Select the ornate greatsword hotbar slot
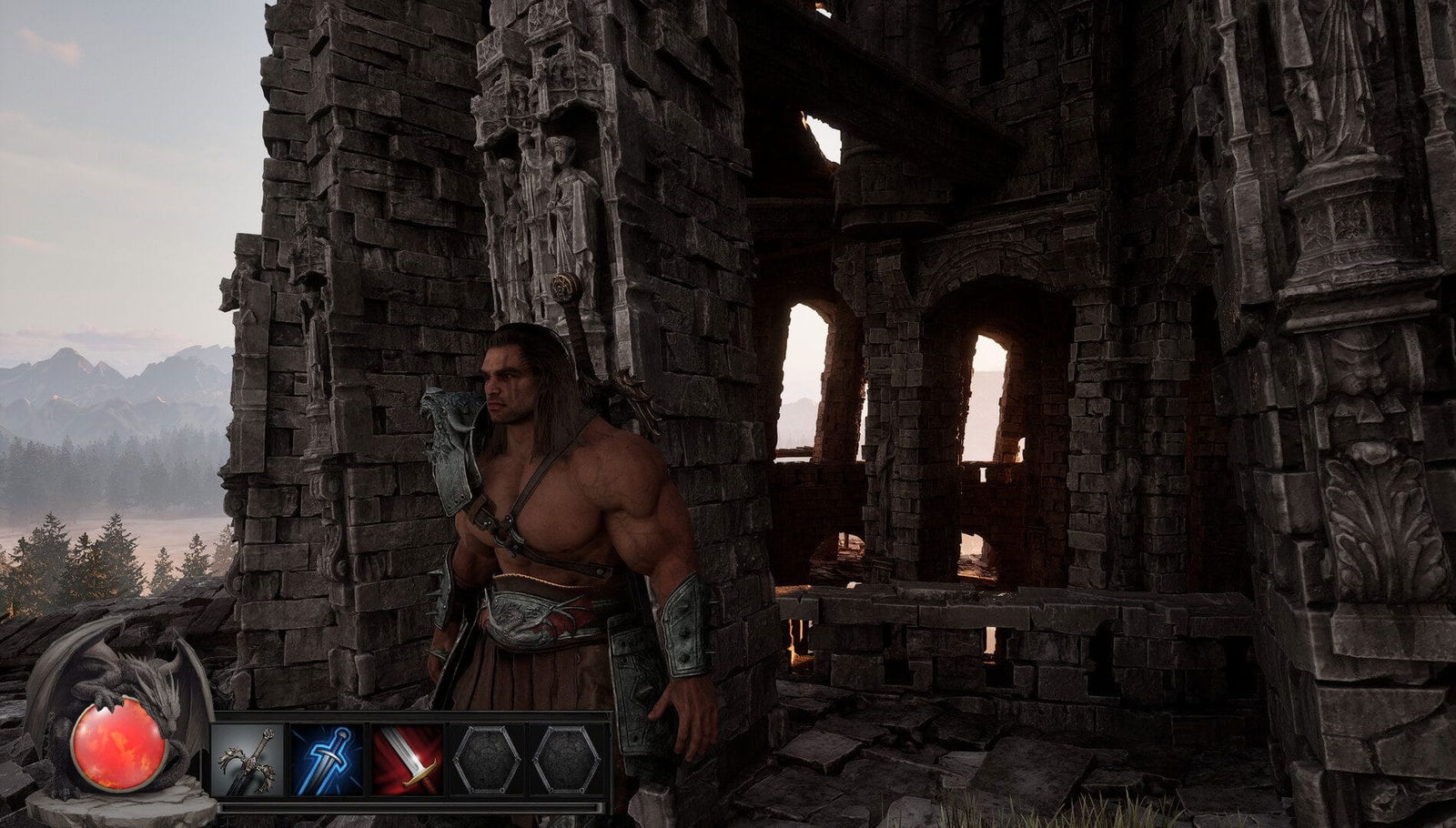The width and height of the screenshot is (1456, 828). [x=248, y=761]
